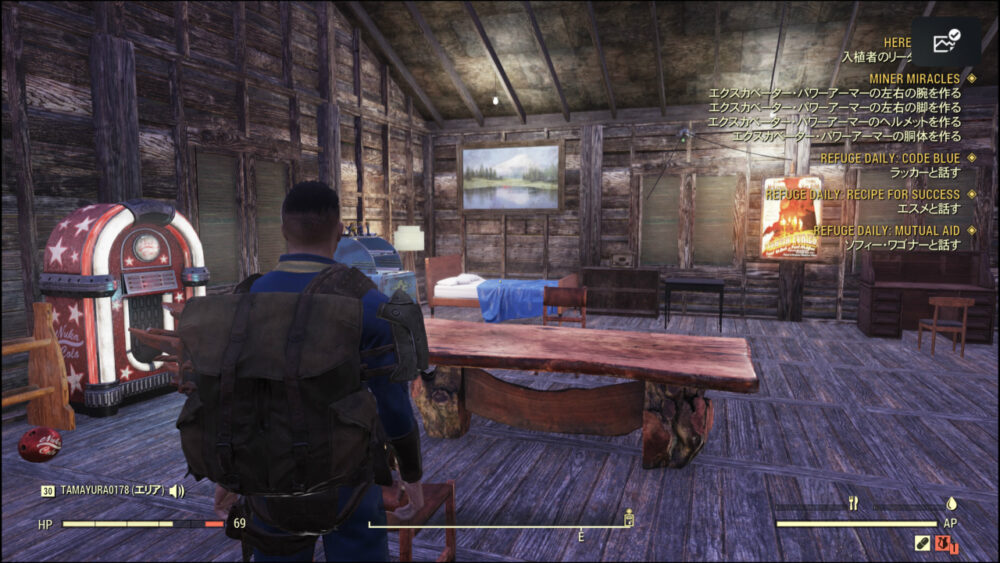Click the pill chem effect status icon
This screenshot has height=563, width=1000.
(923, 543)
